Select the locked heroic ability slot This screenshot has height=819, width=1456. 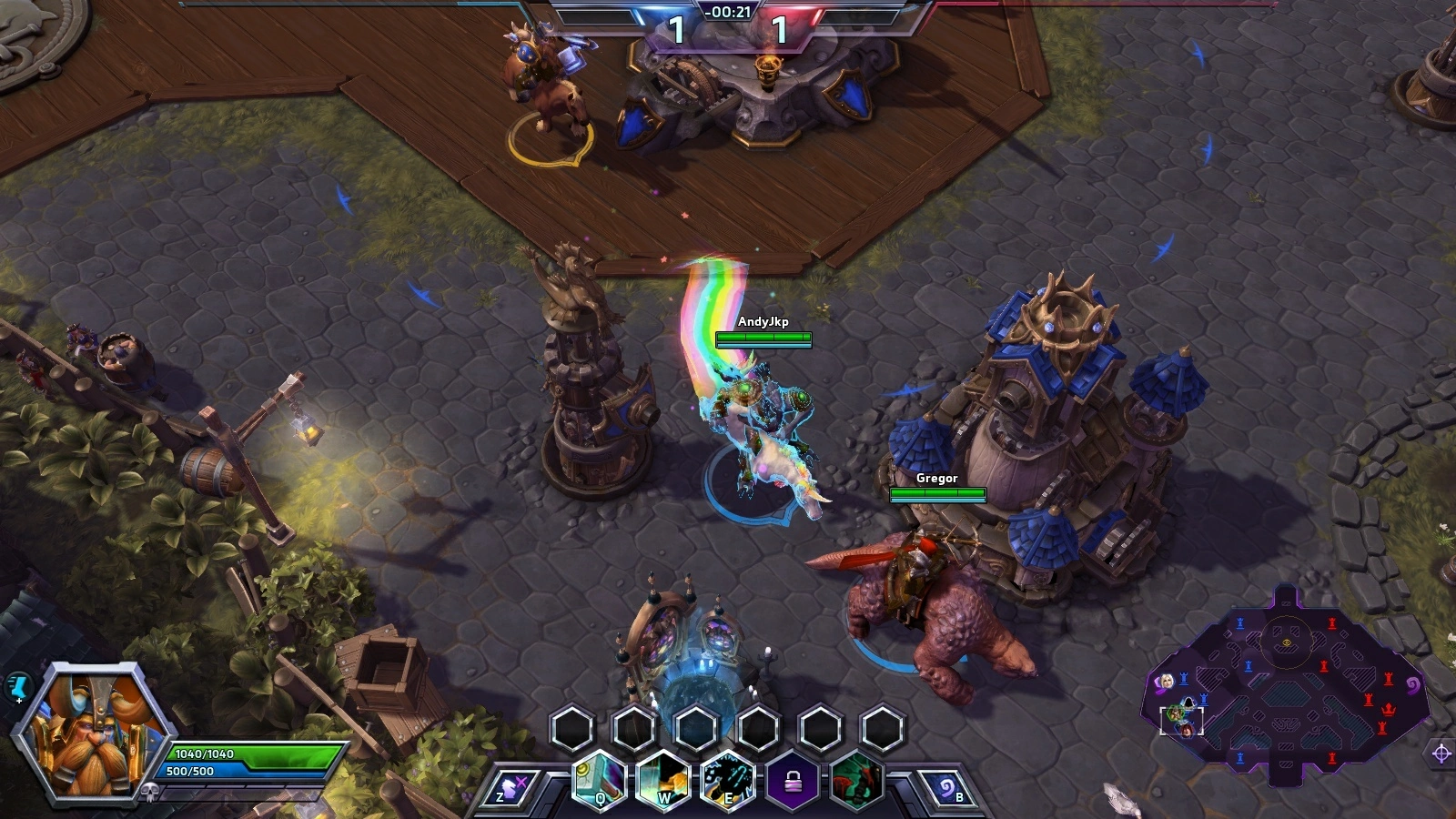tap(793, 781)
